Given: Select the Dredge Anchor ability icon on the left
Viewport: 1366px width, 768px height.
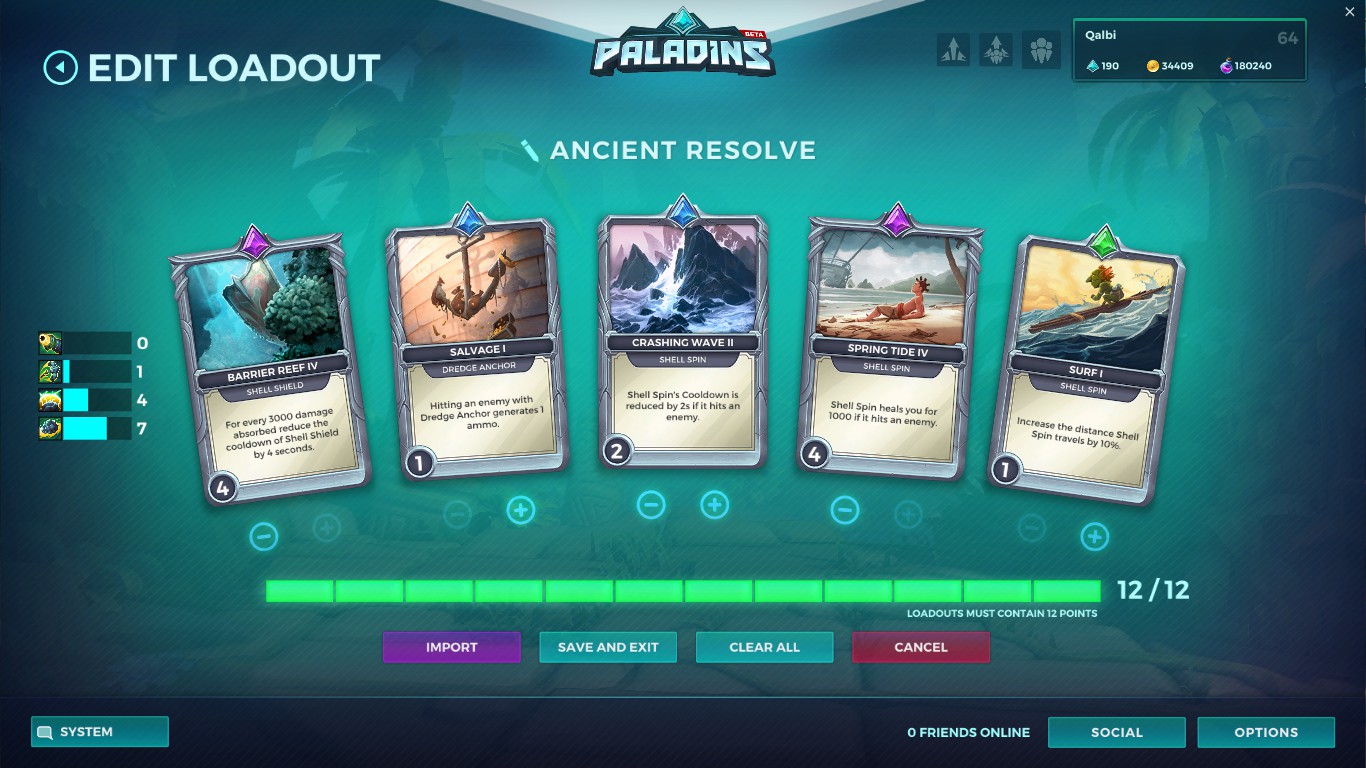Looking at the screenshot, I should [x=50, y=371].
